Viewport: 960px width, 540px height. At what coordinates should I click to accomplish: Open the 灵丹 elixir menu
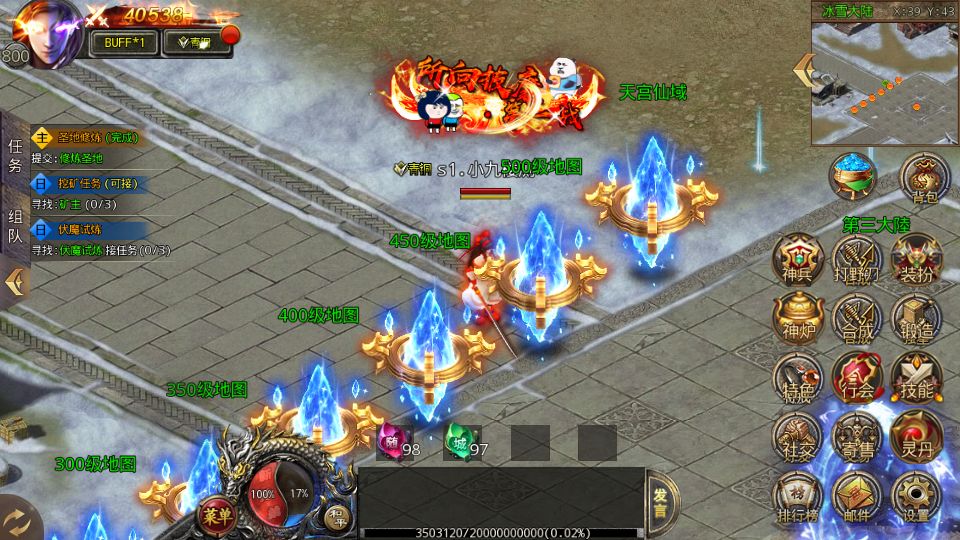915,437
